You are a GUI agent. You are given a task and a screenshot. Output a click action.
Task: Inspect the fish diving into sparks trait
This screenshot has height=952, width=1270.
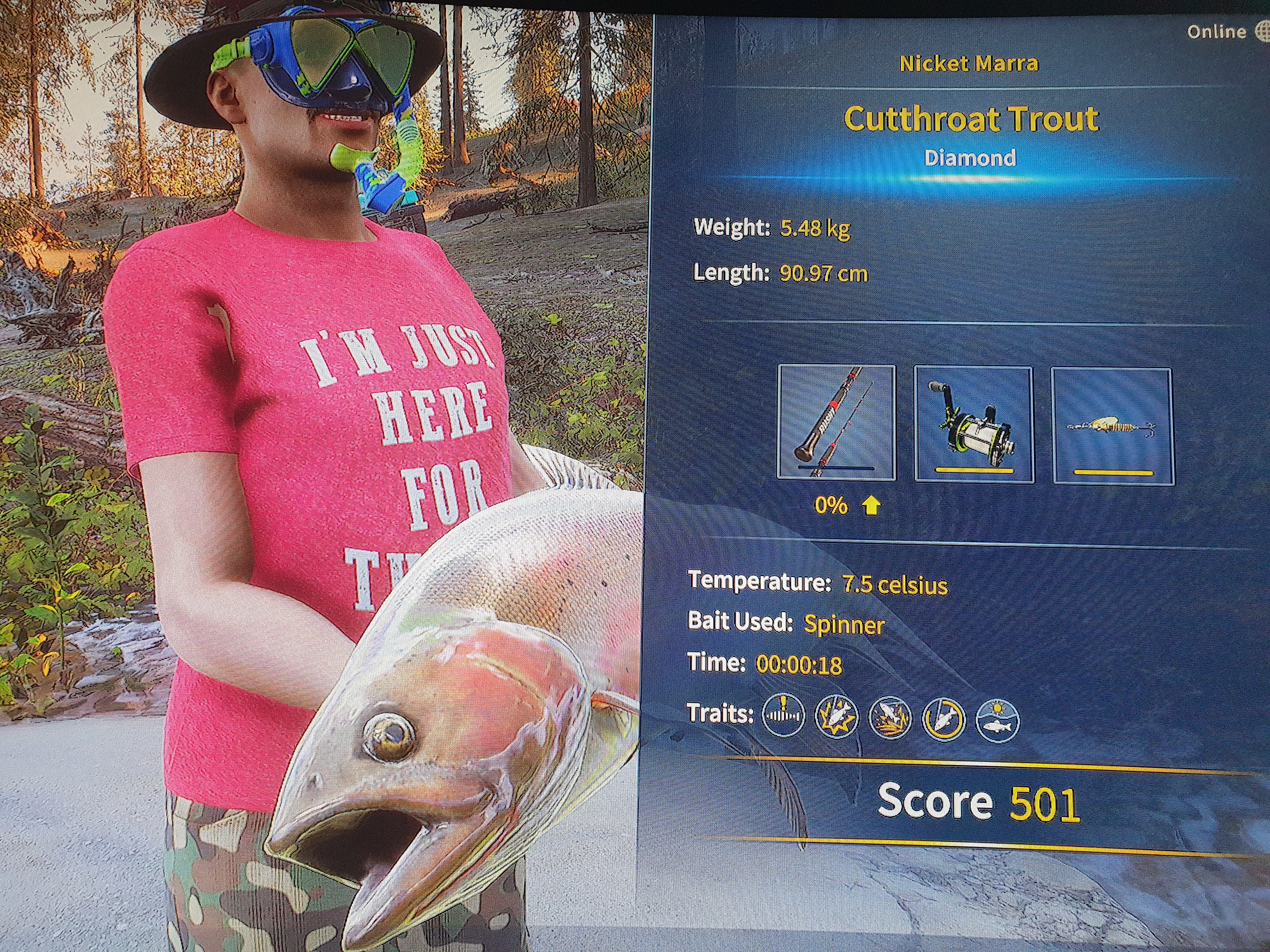pos(890,718)
